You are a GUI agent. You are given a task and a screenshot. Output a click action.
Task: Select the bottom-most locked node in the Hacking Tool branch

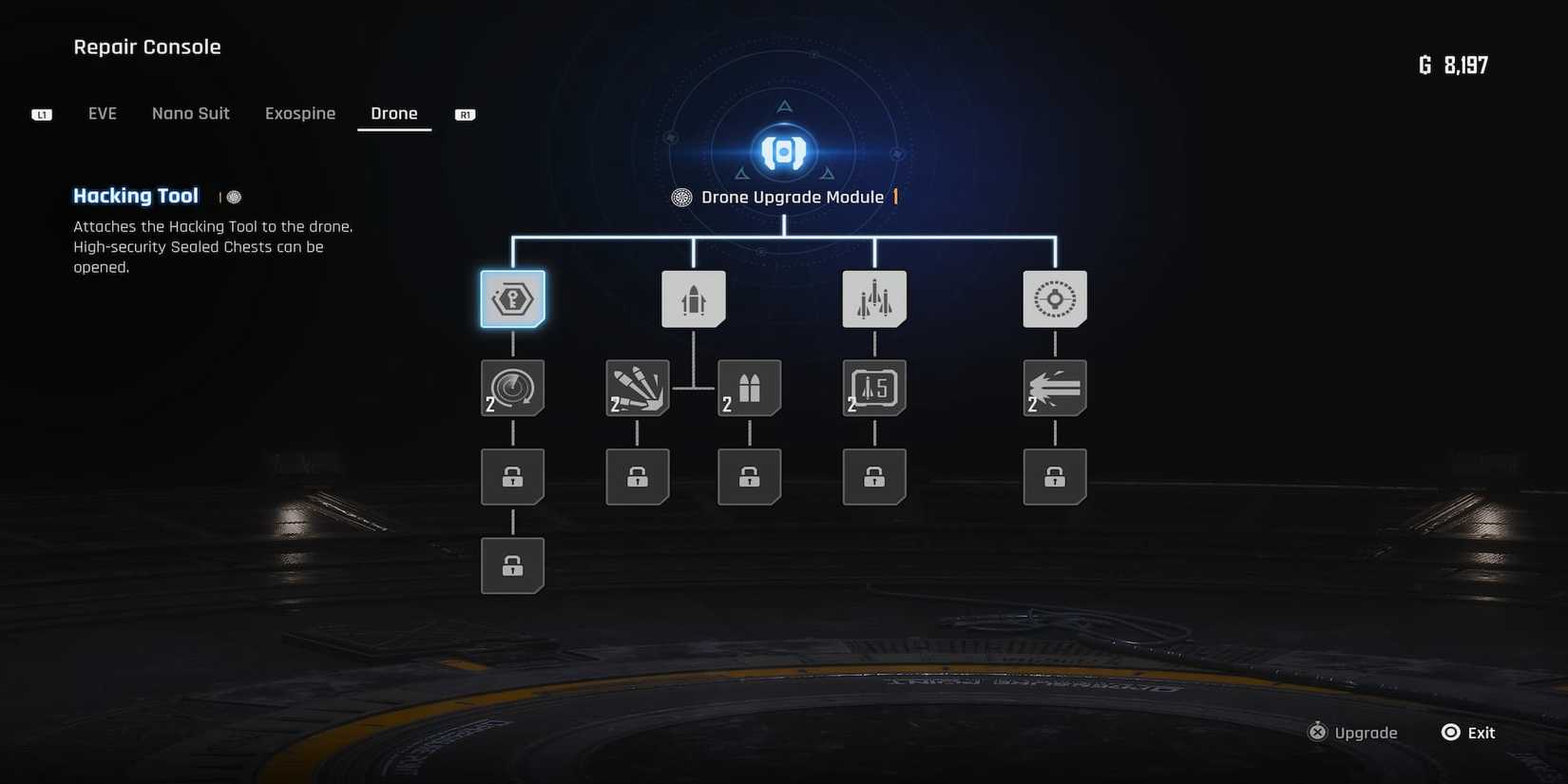tap(513, 565)
